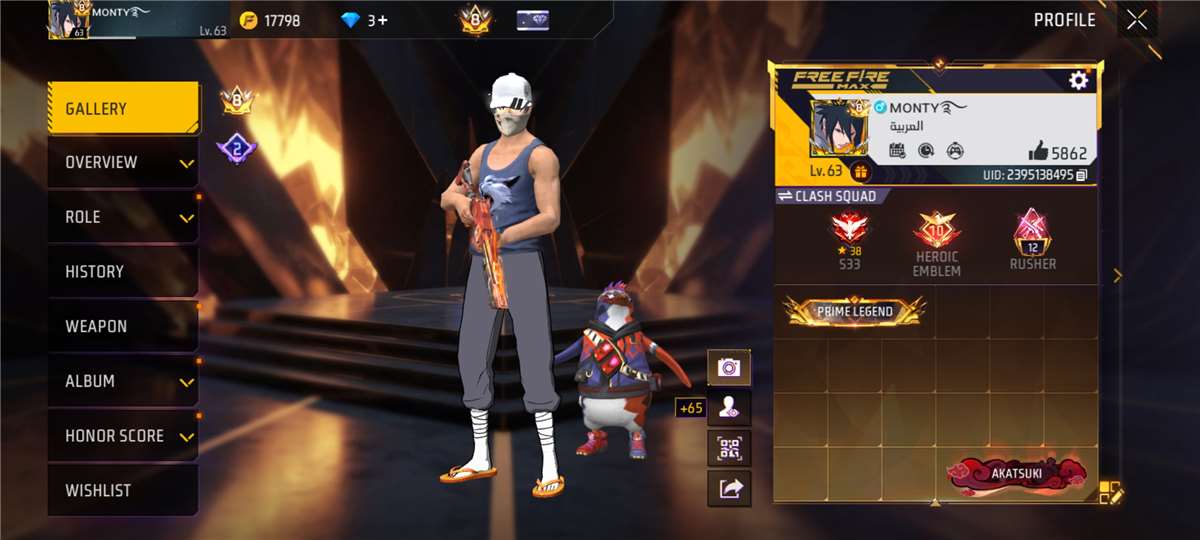Open the QR code scanner button
The height and width of the screenshot is (540, 1200).
729,447
